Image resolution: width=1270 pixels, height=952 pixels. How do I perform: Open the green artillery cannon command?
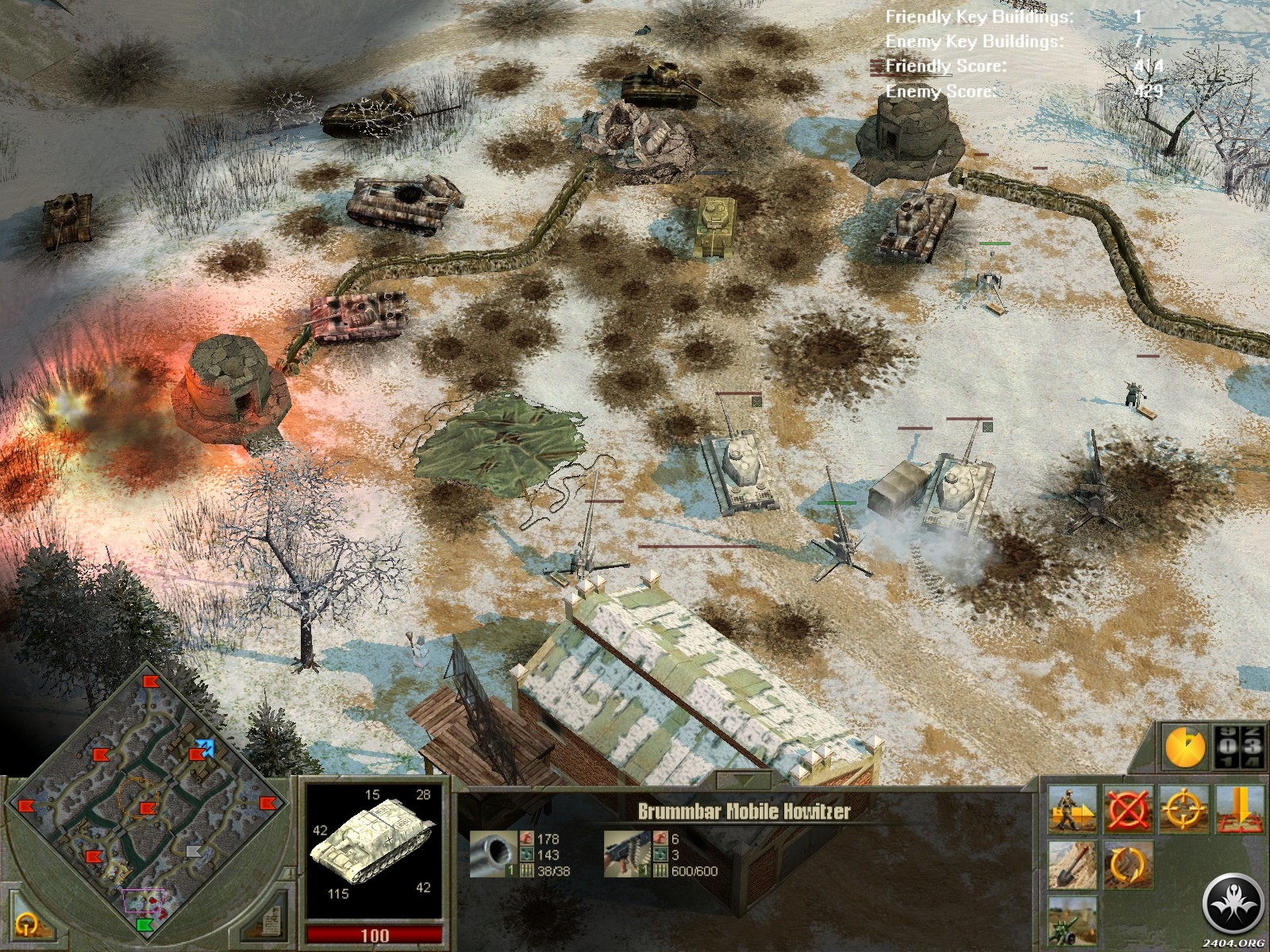pyautogui.click(x=1072, y=920)
